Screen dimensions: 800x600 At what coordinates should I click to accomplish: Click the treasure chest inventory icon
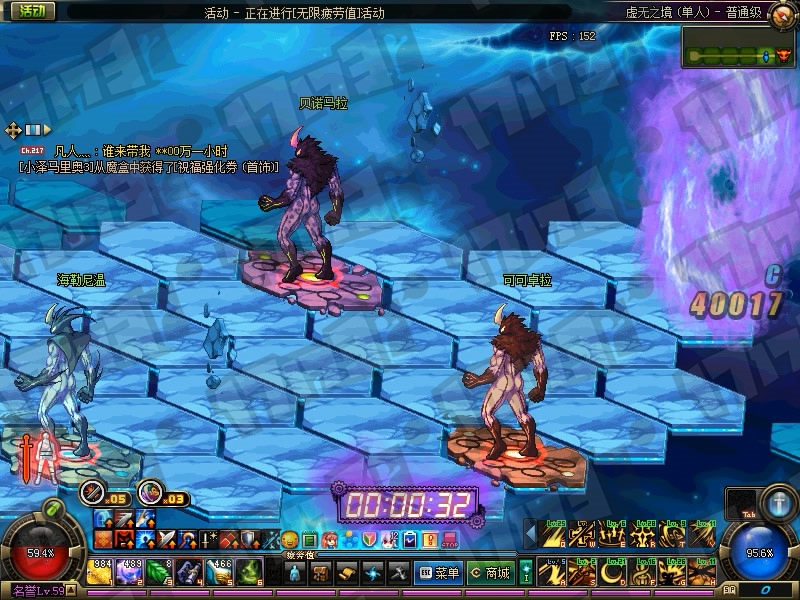point(322,573)
